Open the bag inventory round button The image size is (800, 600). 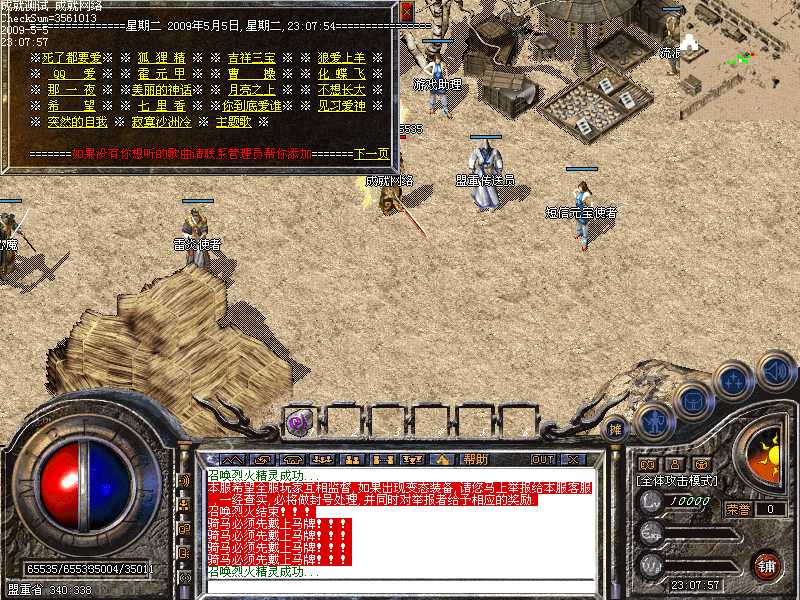click(692, 401)
